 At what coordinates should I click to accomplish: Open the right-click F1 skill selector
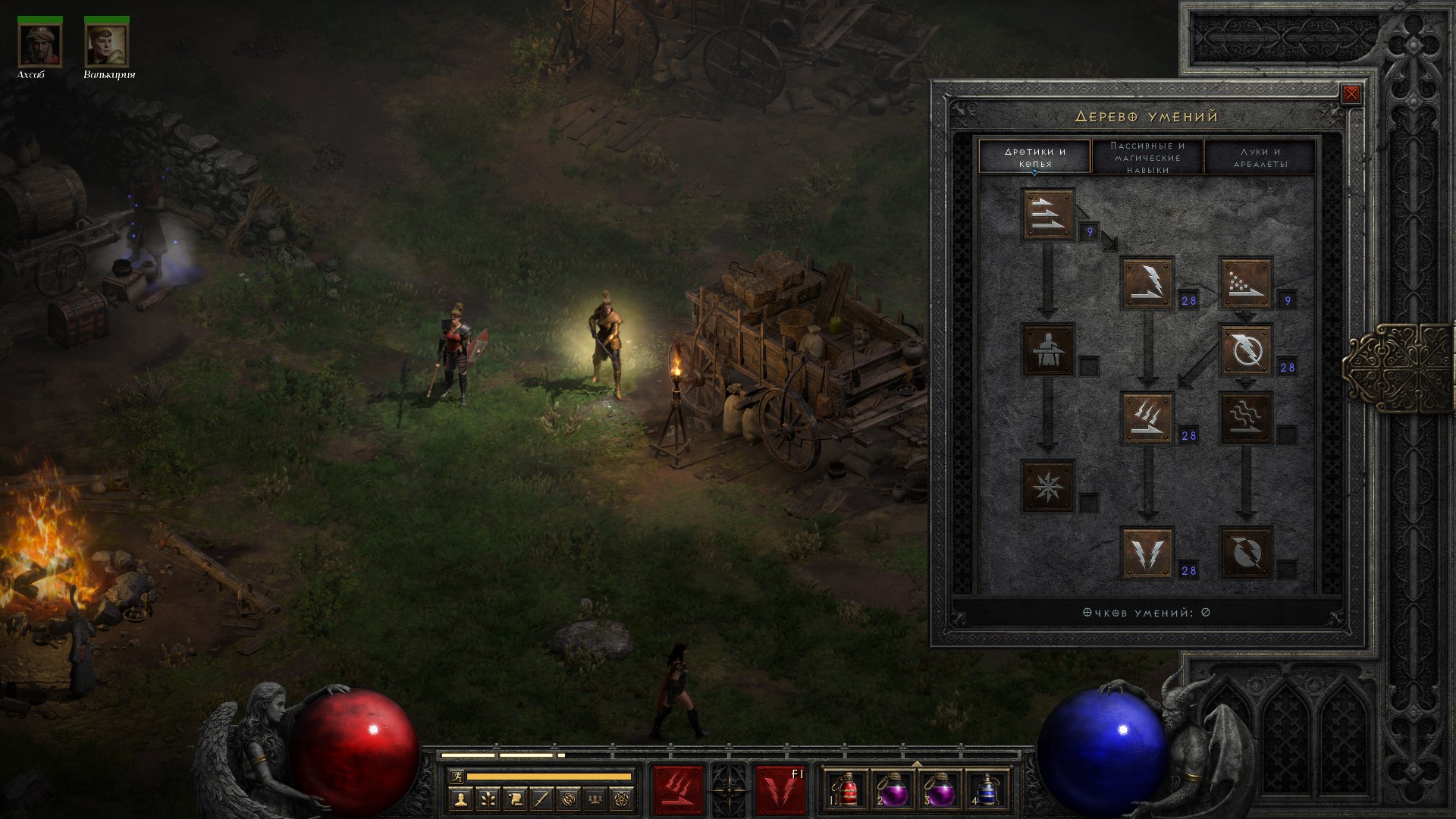[x=780, y=790]
